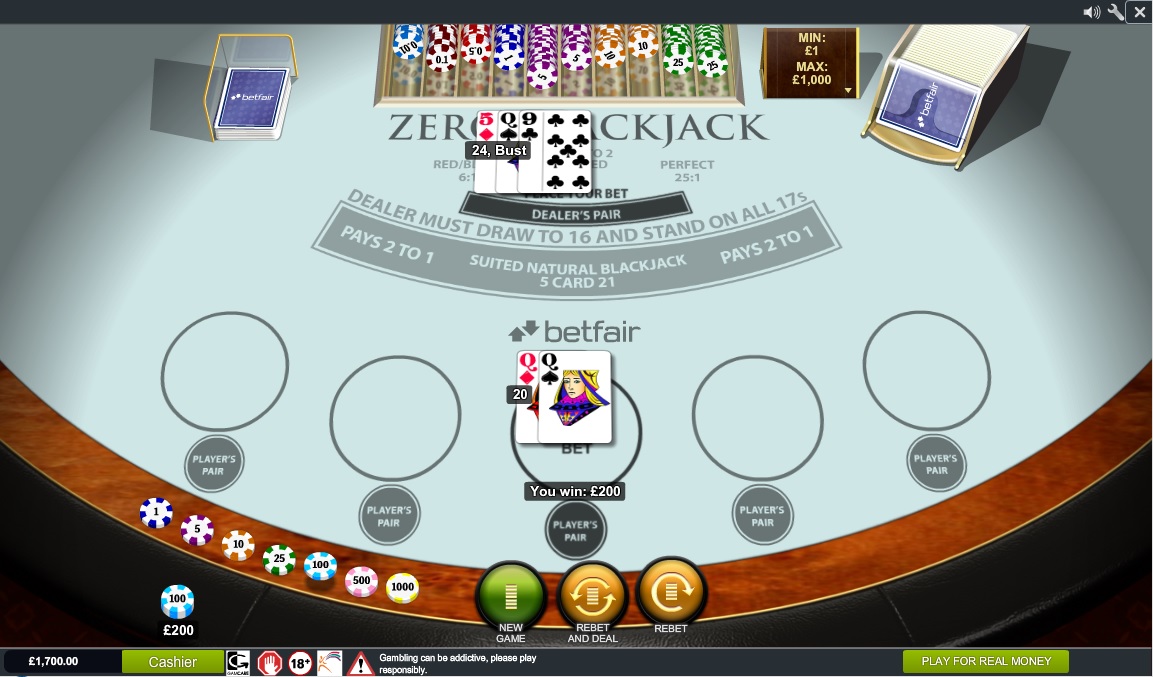Click the Rebet and Deal button
This screenshot has width=1153, height=677.
pyautogui.click(x=592, y=595)
